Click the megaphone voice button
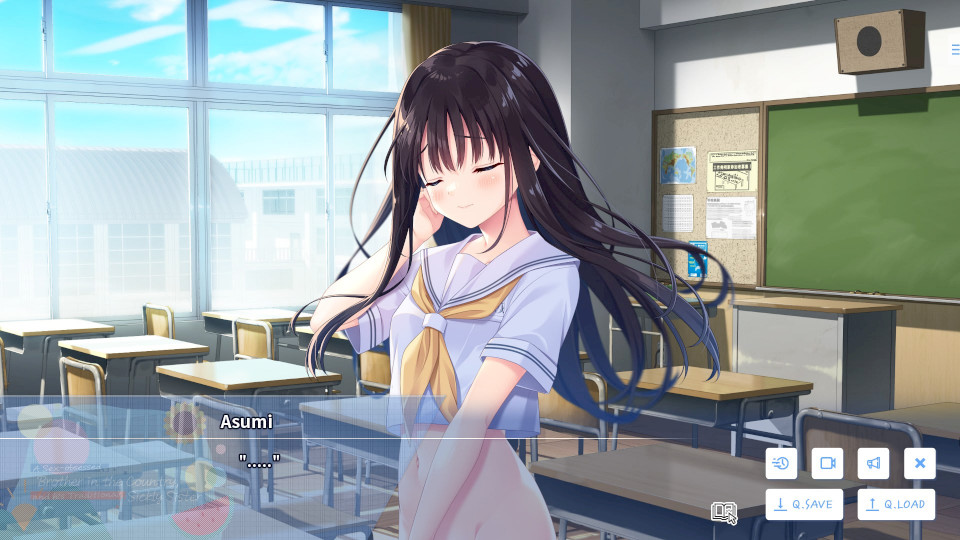The width and height of the screenshot is (960, 540). pyautogui.click(x=873, y=463)
